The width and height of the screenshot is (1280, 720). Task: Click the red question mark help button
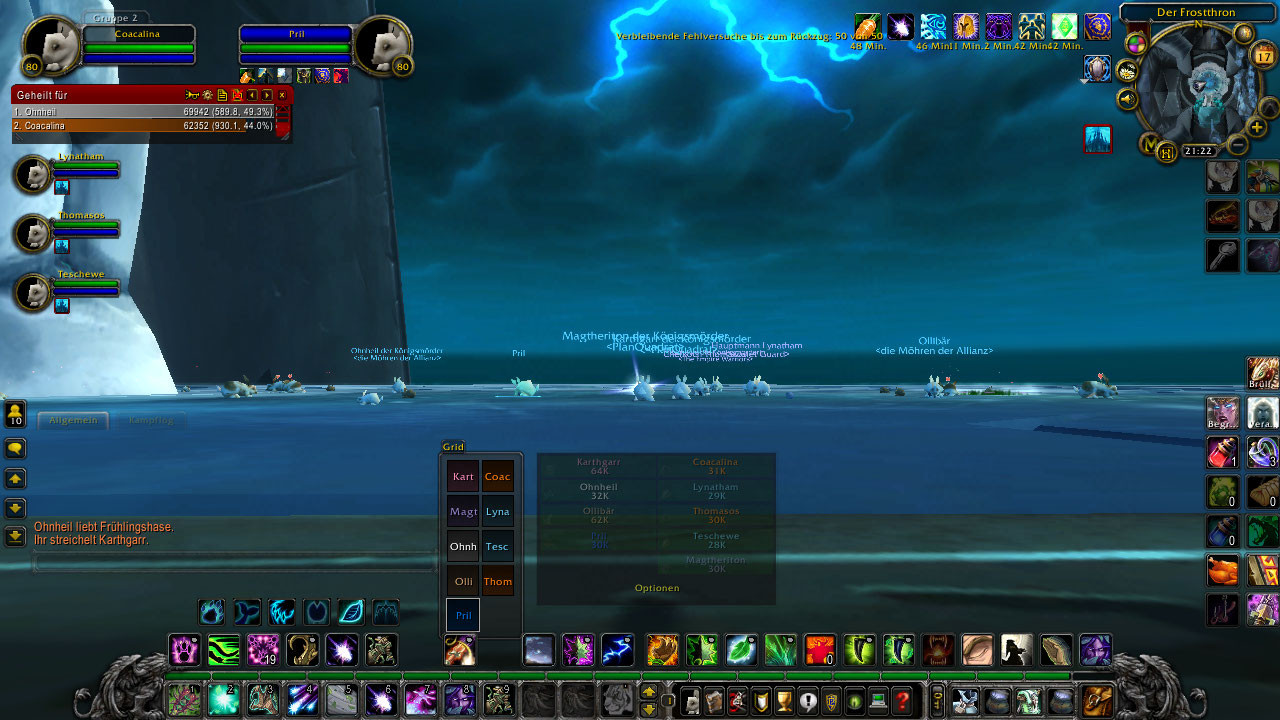(902, 701)
